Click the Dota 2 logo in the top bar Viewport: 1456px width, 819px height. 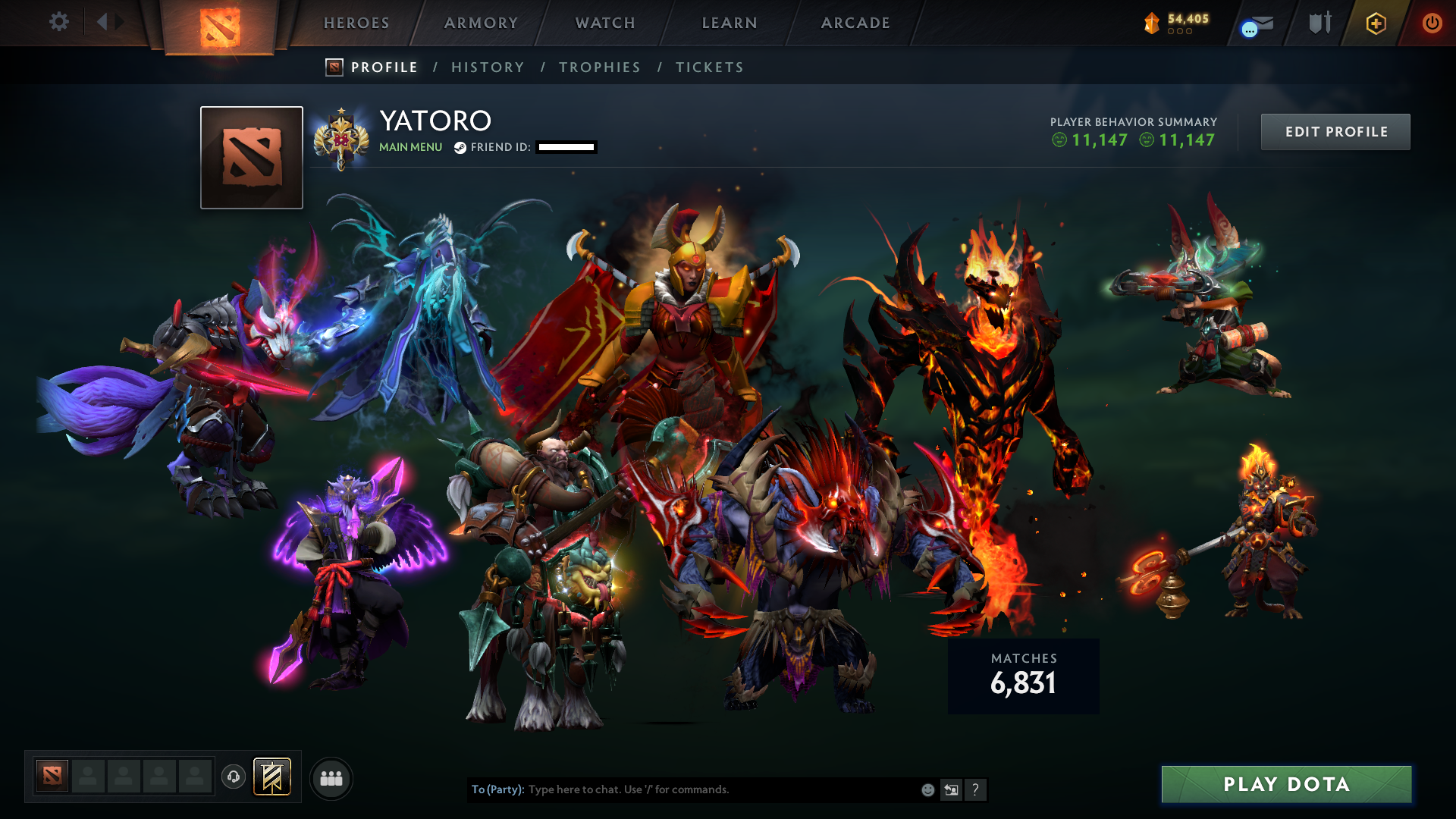point(221,23)
